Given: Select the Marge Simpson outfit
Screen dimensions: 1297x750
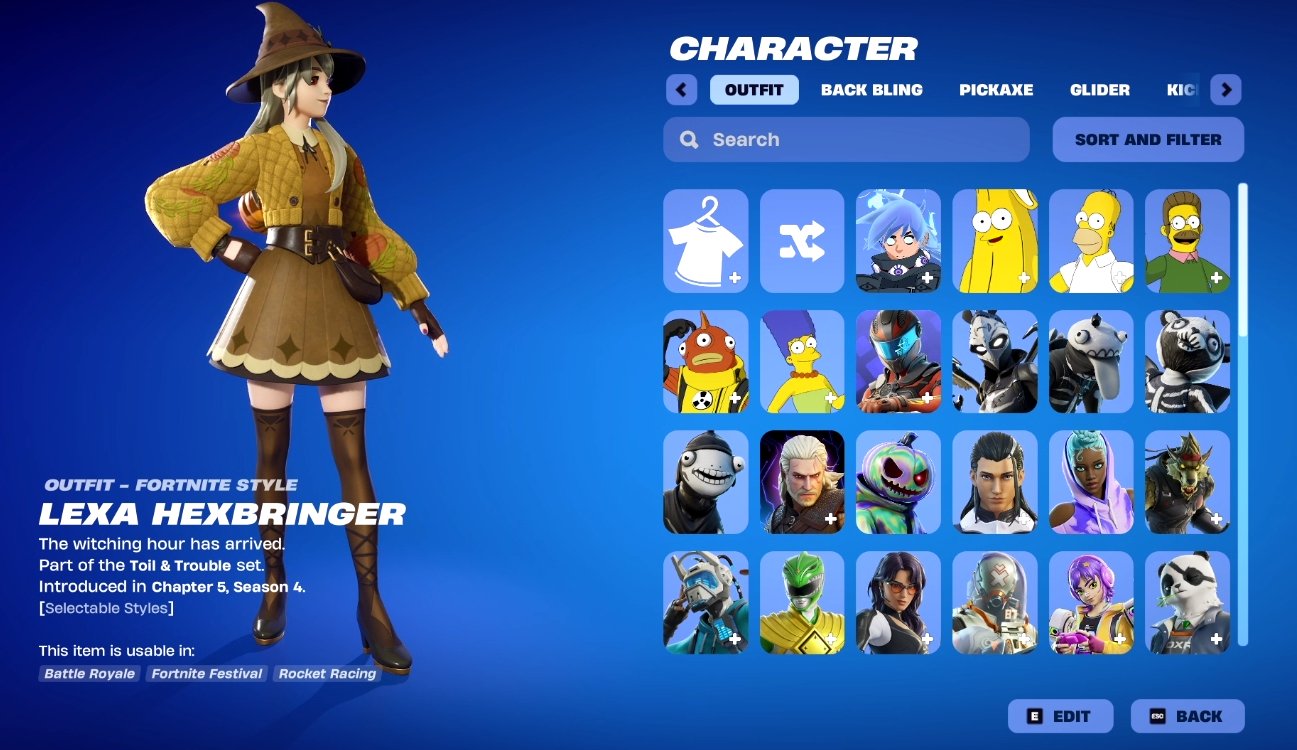Looking at the screenshot, I should pos(801,362).
